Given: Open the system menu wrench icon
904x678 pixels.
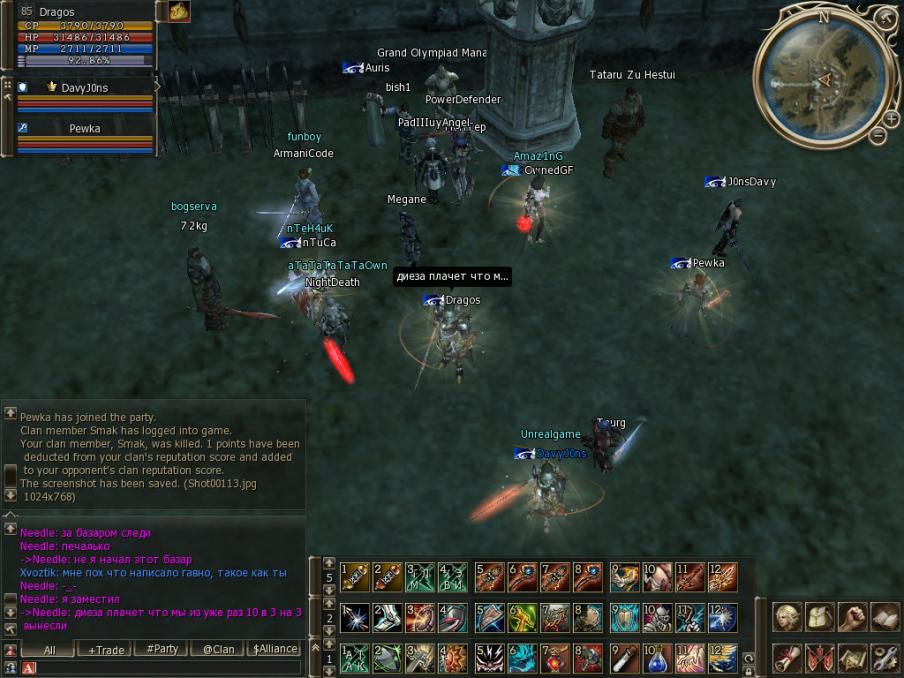Looking at the screenshot, I should [x=884, y=657].
